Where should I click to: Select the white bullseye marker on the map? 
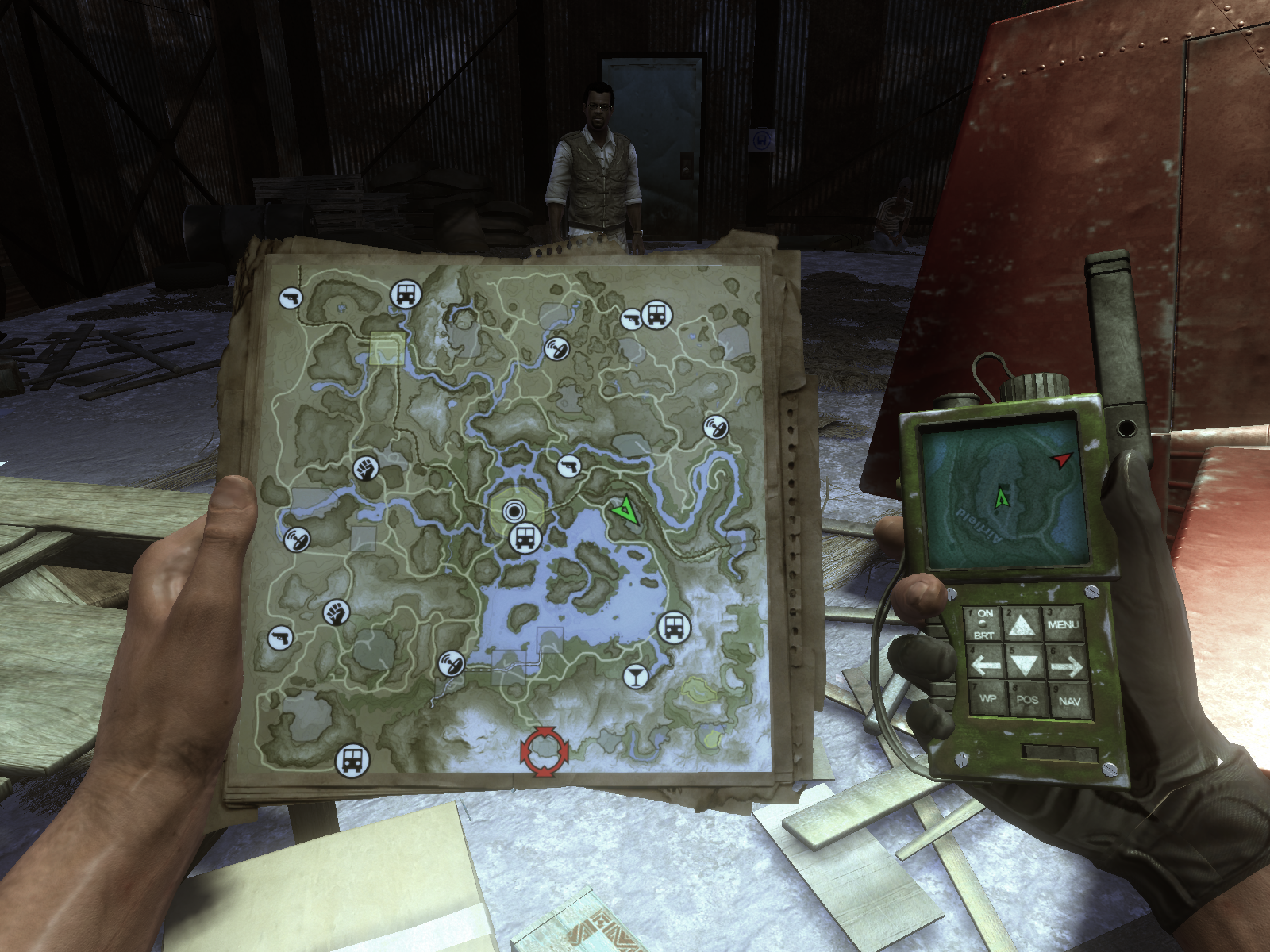pos(514,510)
